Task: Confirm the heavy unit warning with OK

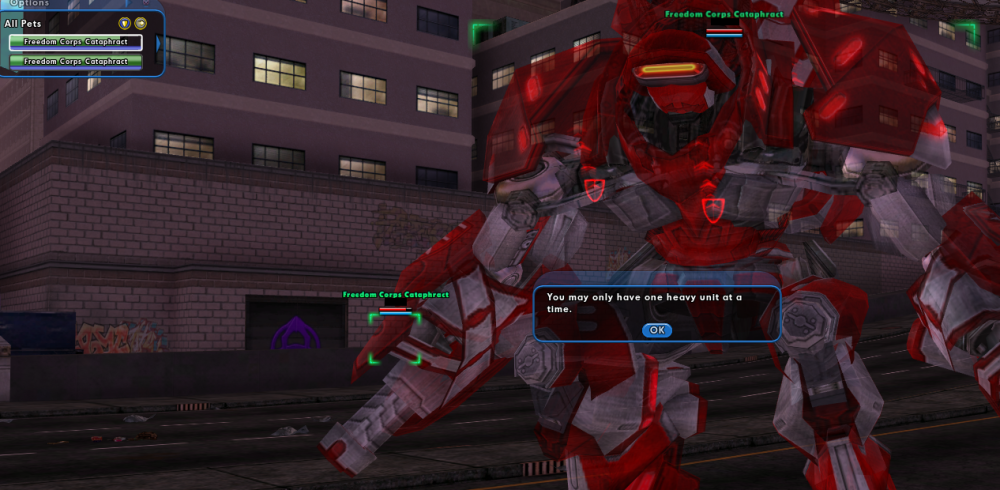Action: coord(656,330)
